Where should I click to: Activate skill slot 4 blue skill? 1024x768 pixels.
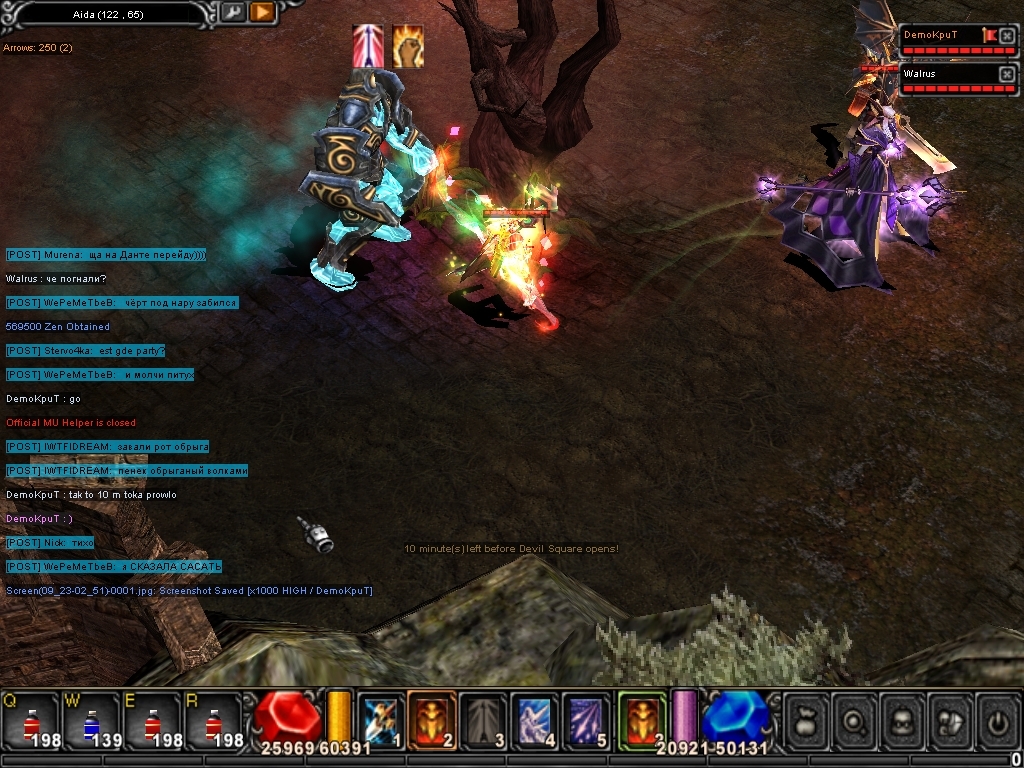tap(534, 720)
